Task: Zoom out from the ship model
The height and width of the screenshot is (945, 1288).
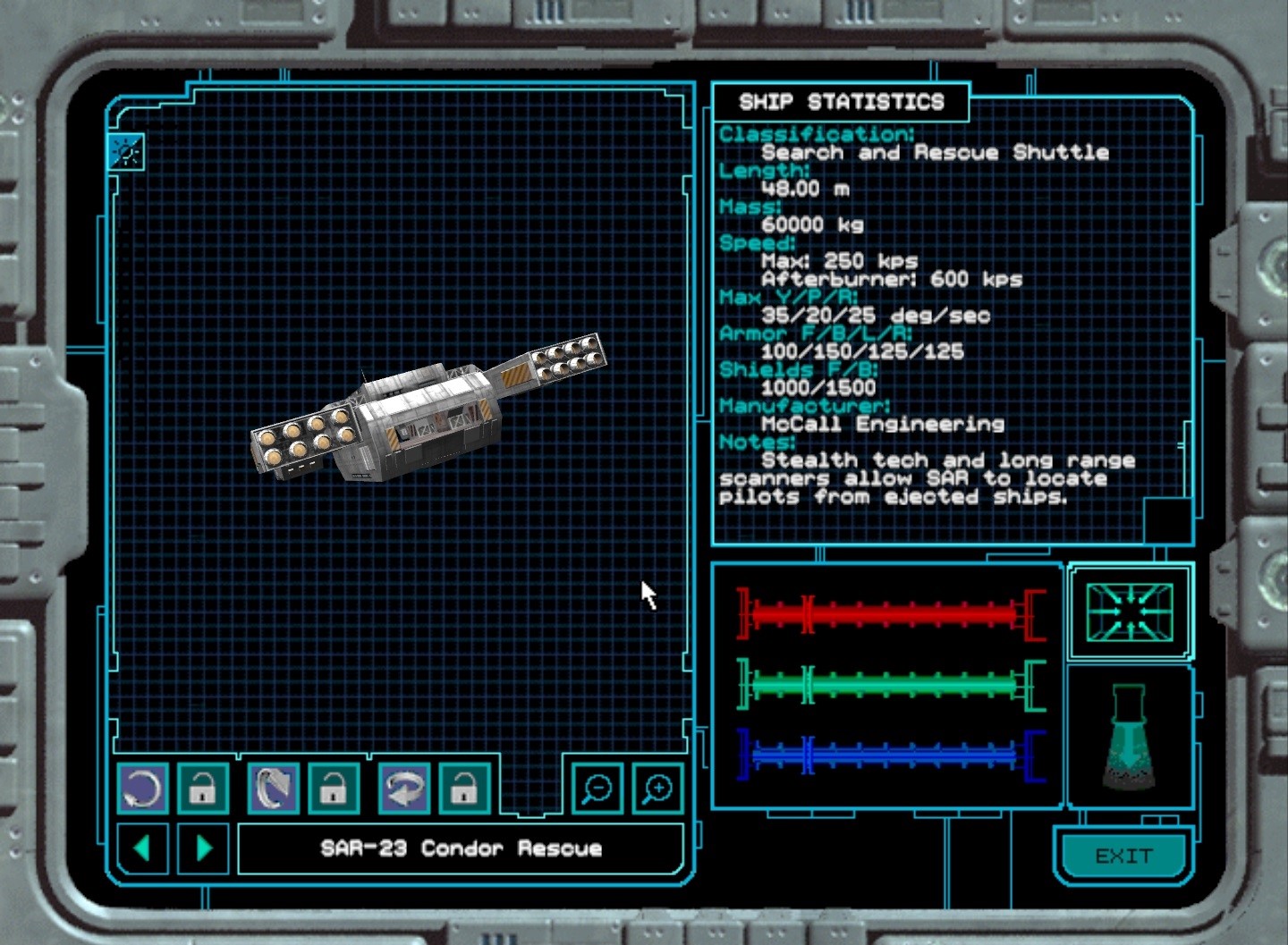Action: click(597, 789)
